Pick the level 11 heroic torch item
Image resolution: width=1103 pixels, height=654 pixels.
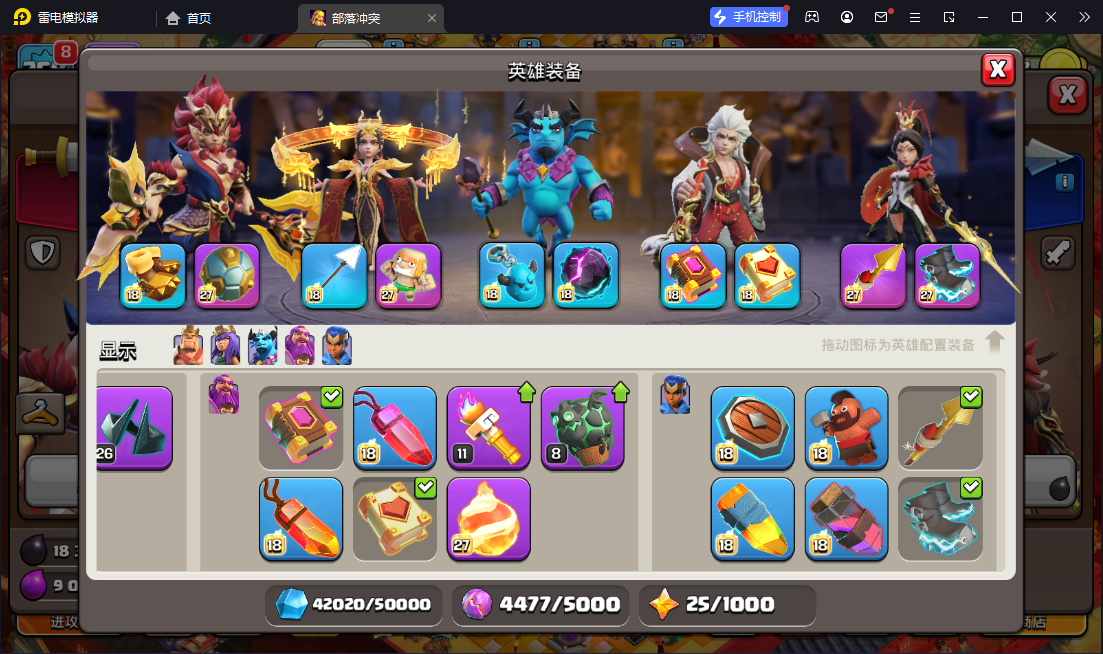point(488,428)
